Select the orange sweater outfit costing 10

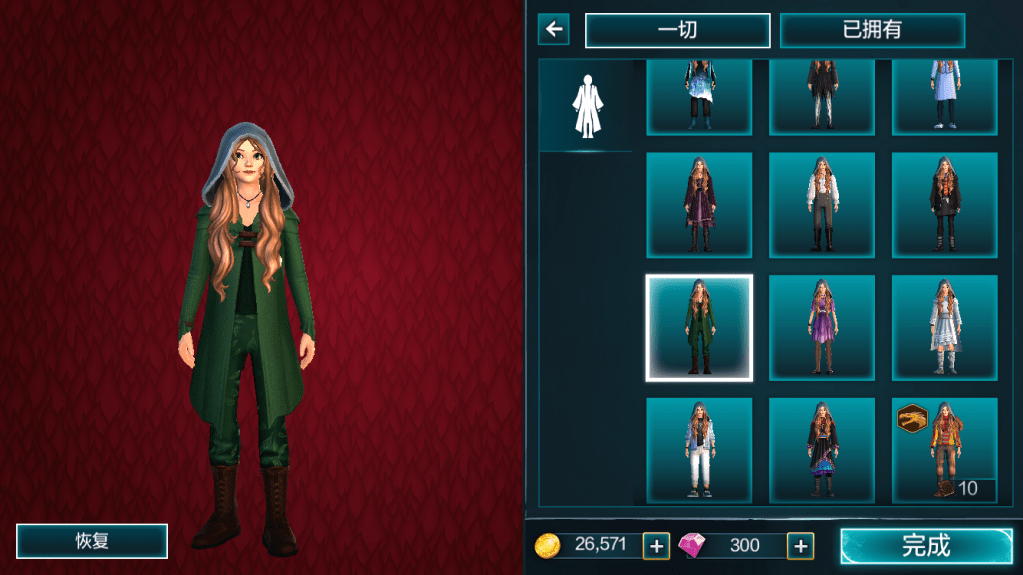coord(944,450)
